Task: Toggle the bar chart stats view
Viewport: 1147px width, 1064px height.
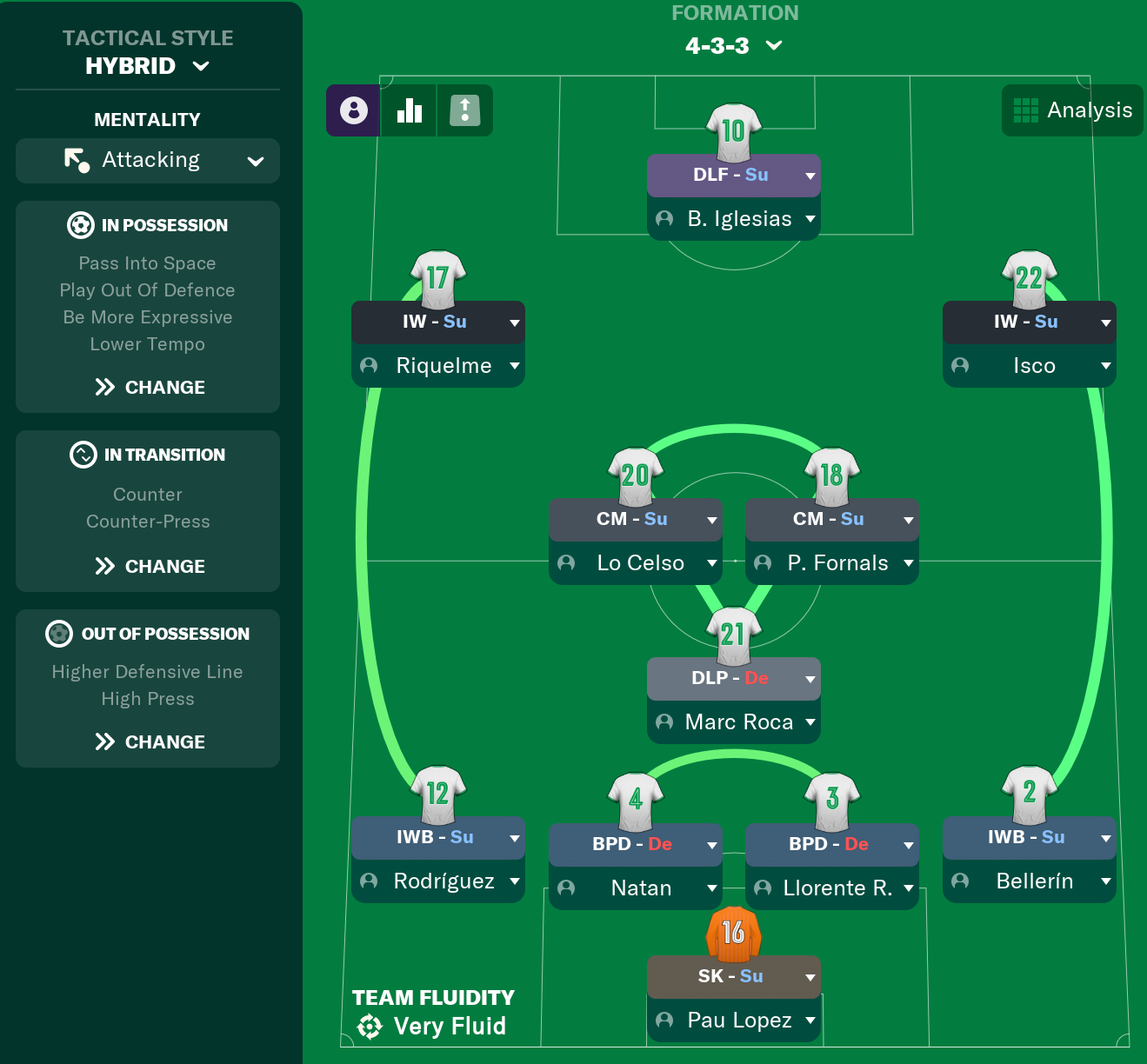Action: coord(409,110)
